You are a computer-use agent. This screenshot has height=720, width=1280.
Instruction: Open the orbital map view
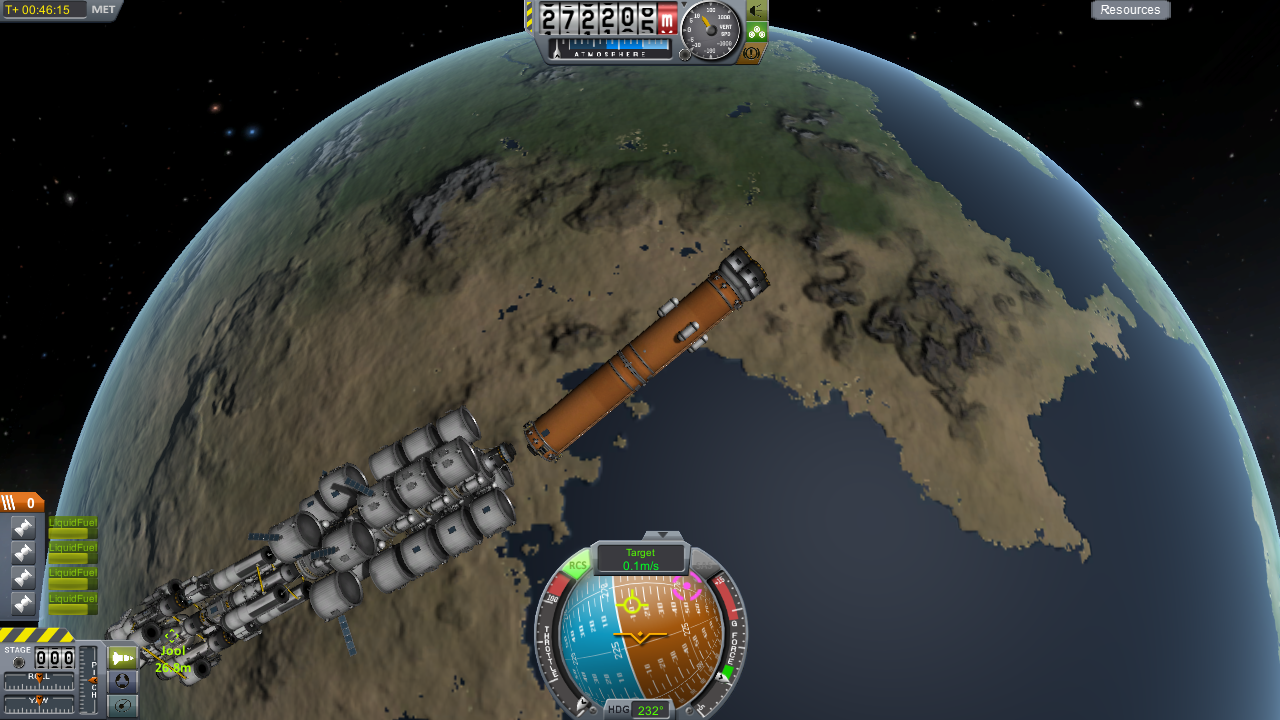pyautogui.click(x=122, y=706)
